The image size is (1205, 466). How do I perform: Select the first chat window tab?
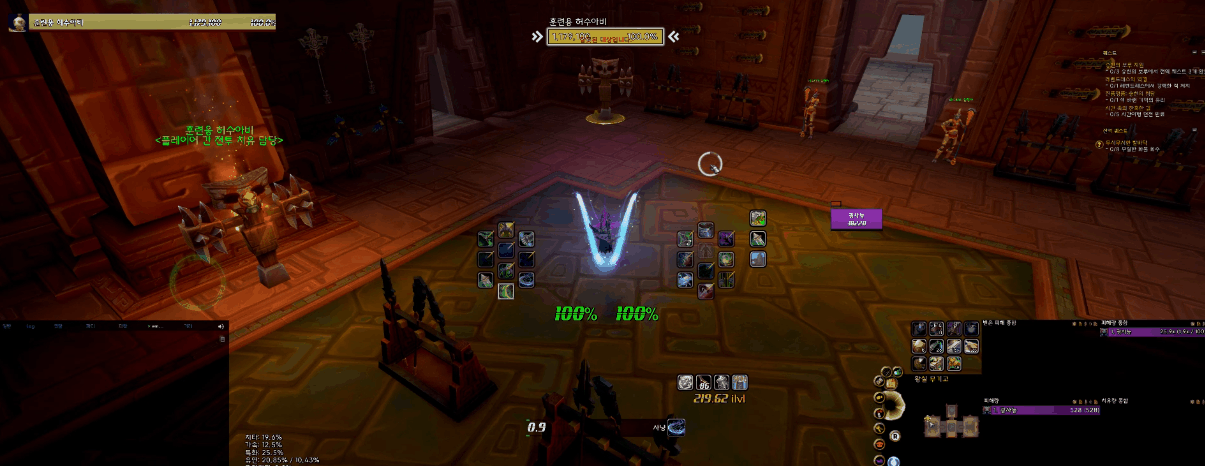tap(8, 327)
